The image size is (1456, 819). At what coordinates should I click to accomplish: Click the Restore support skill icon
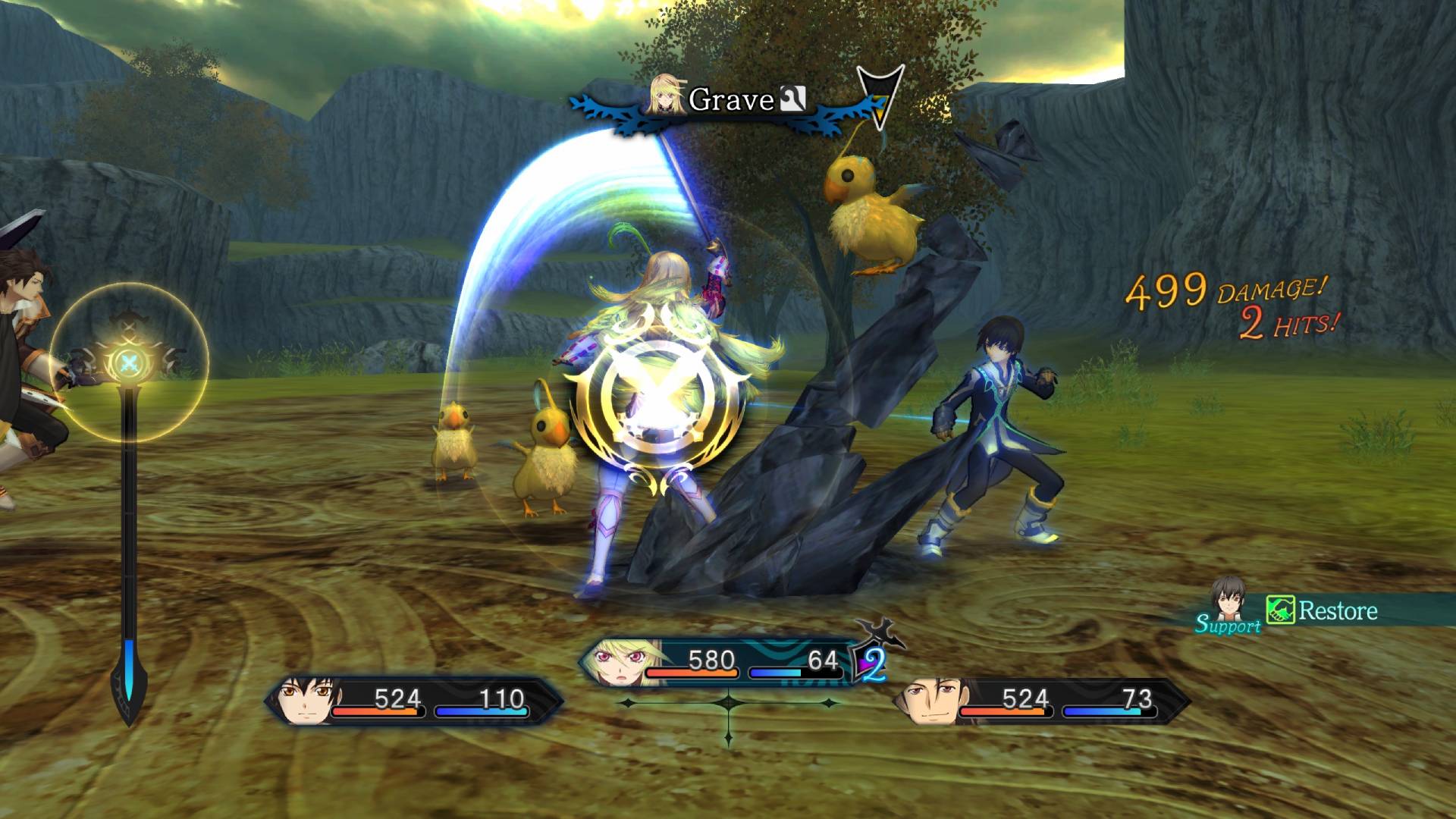(1280, 610)
